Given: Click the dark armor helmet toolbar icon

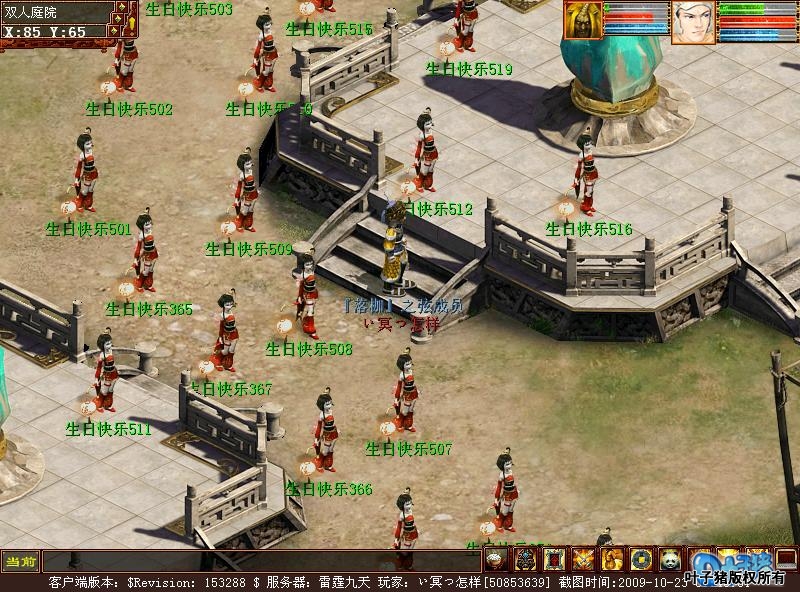Looking at the screenshot, I should pyautogui.click(x=526, y=560).
